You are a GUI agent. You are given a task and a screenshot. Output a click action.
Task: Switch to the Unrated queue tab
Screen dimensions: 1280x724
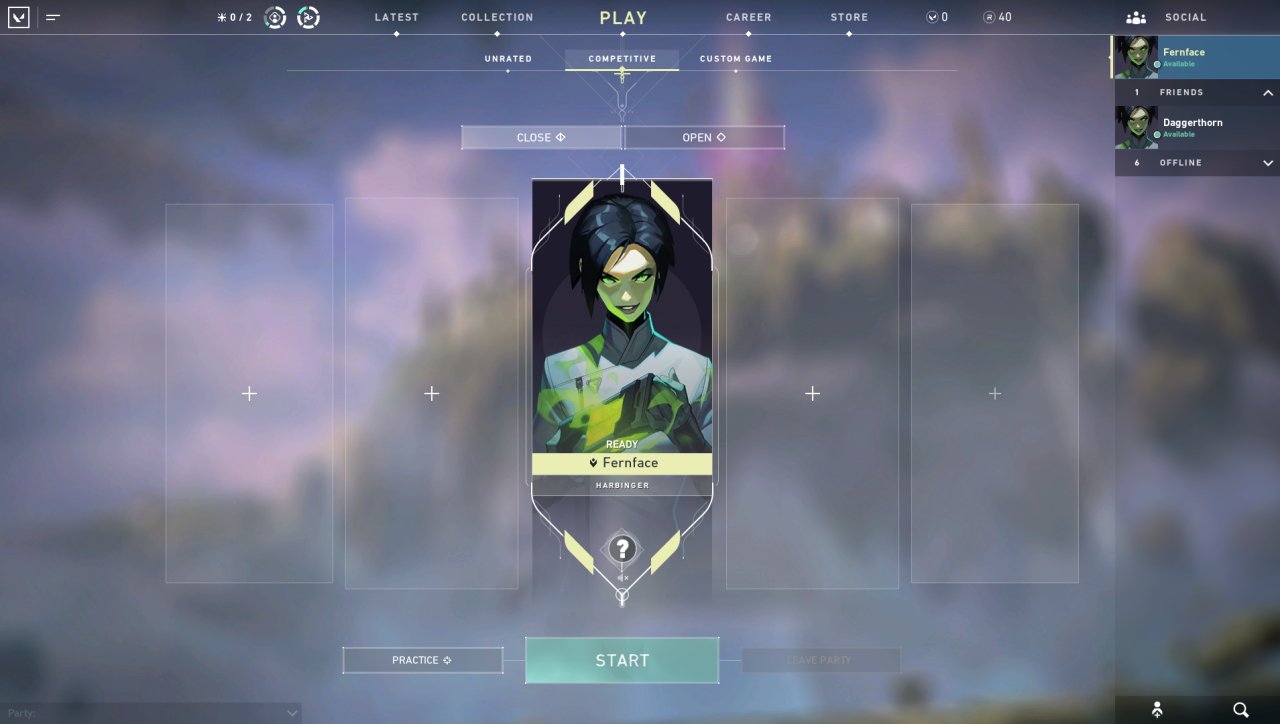[508, 59]
